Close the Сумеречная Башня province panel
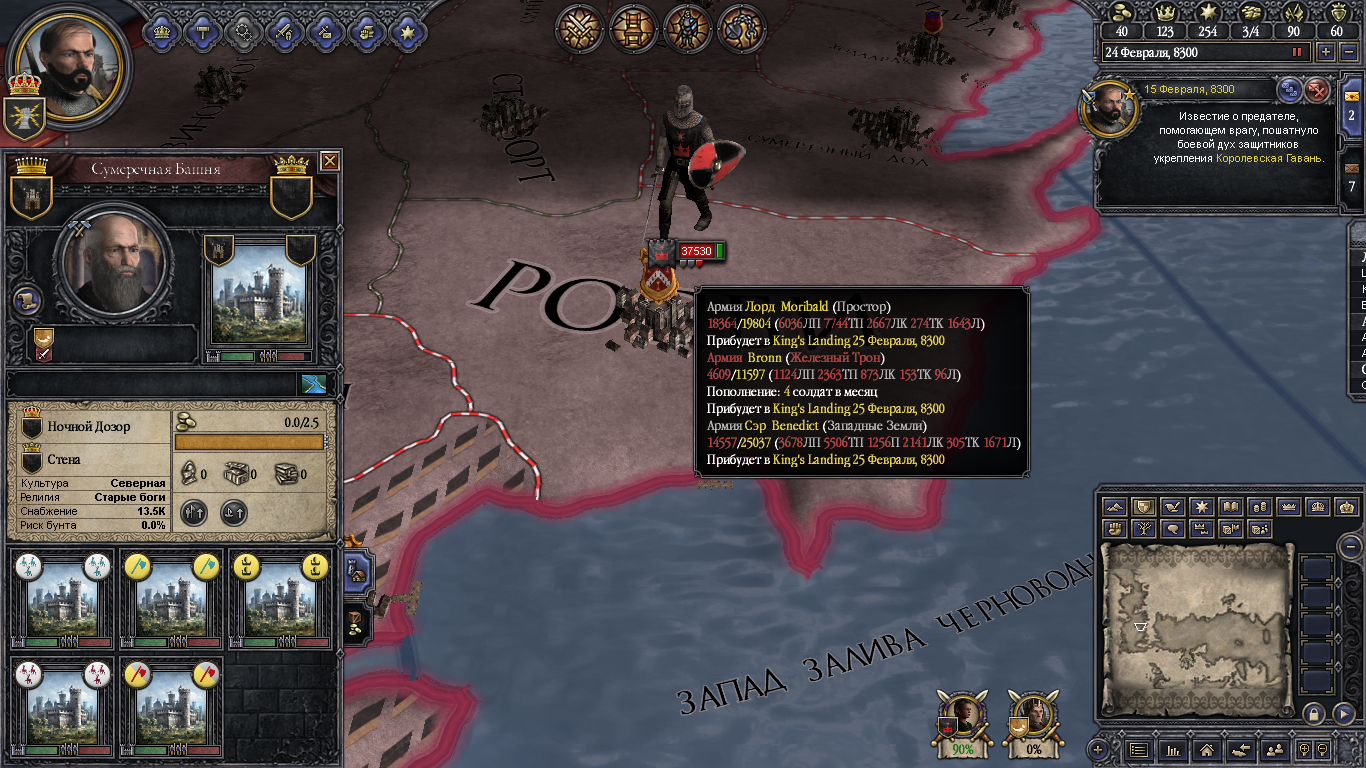The height and width of the screenshot is (768, 1366). click(329, 161)
